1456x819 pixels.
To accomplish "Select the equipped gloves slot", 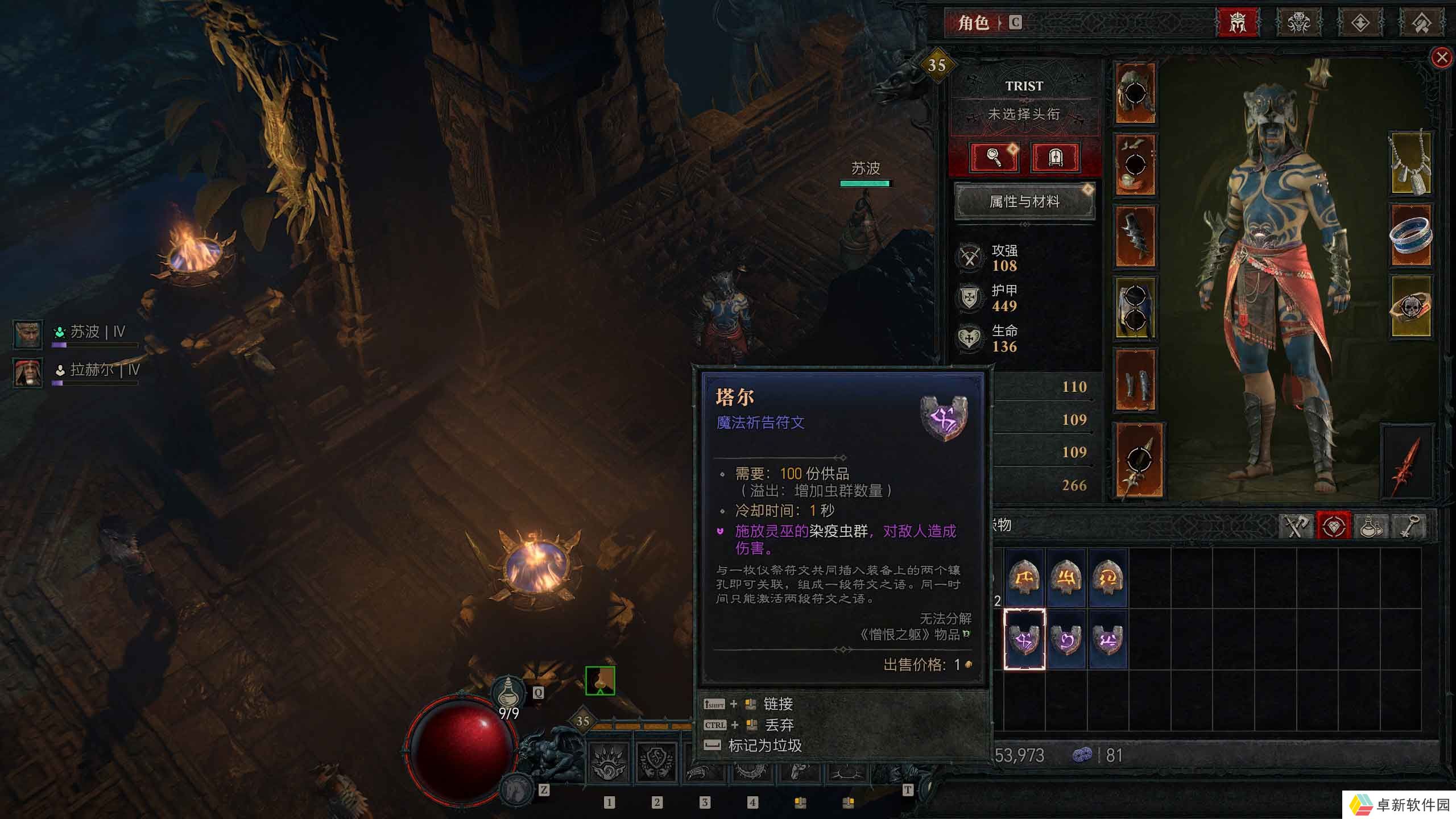I will click(x=1135, y=236).
